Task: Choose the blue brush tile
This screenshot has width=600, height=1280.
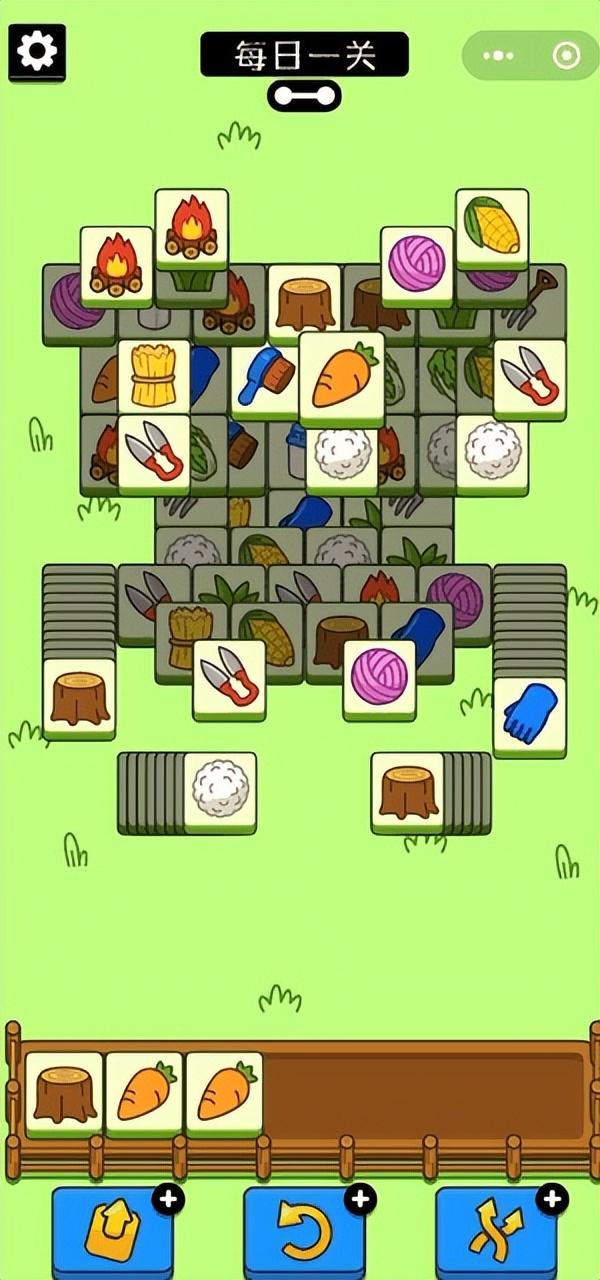Action: pos(265,380)
